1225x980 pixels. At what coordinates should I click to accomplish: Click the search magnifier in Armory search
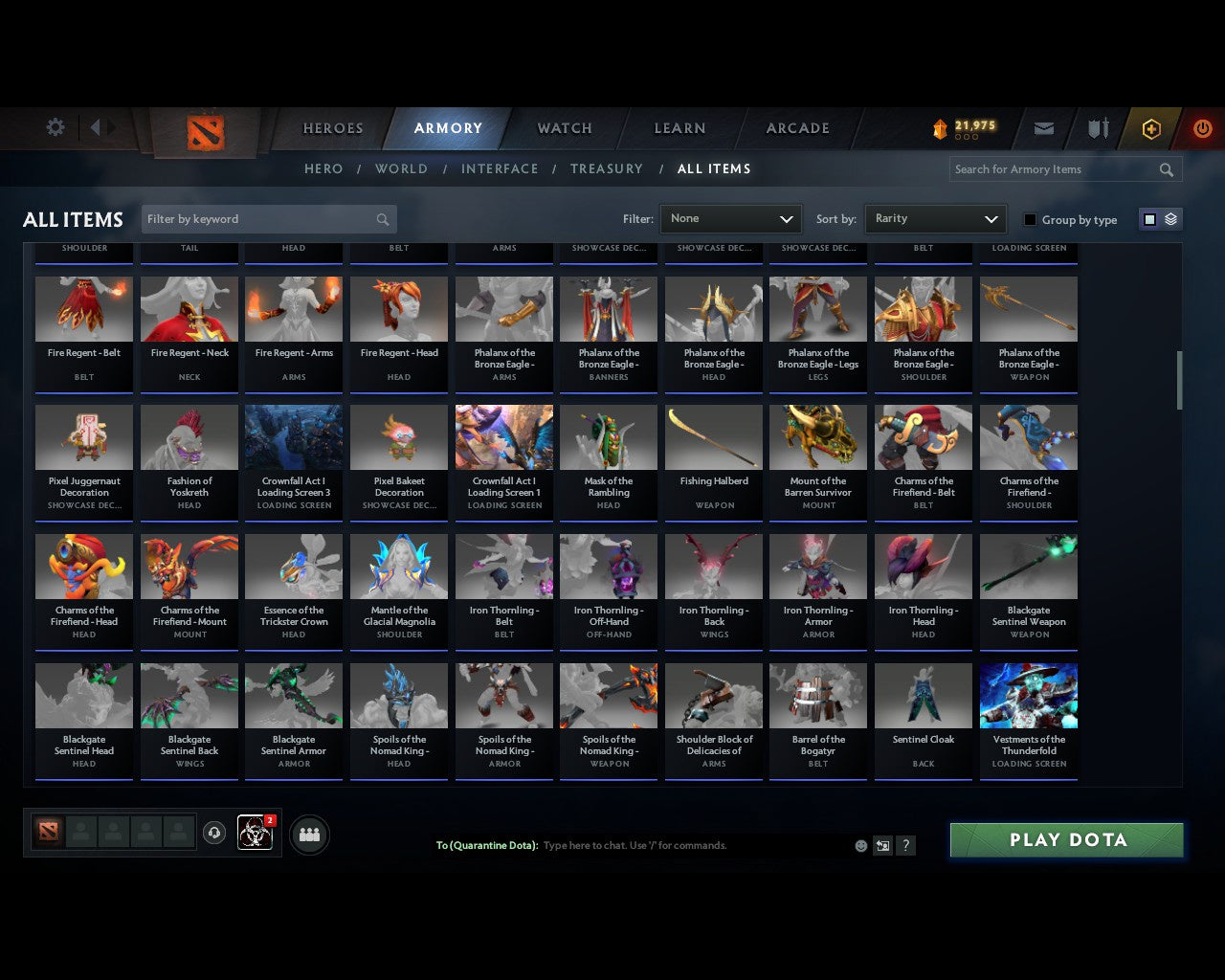point(1166,169)
